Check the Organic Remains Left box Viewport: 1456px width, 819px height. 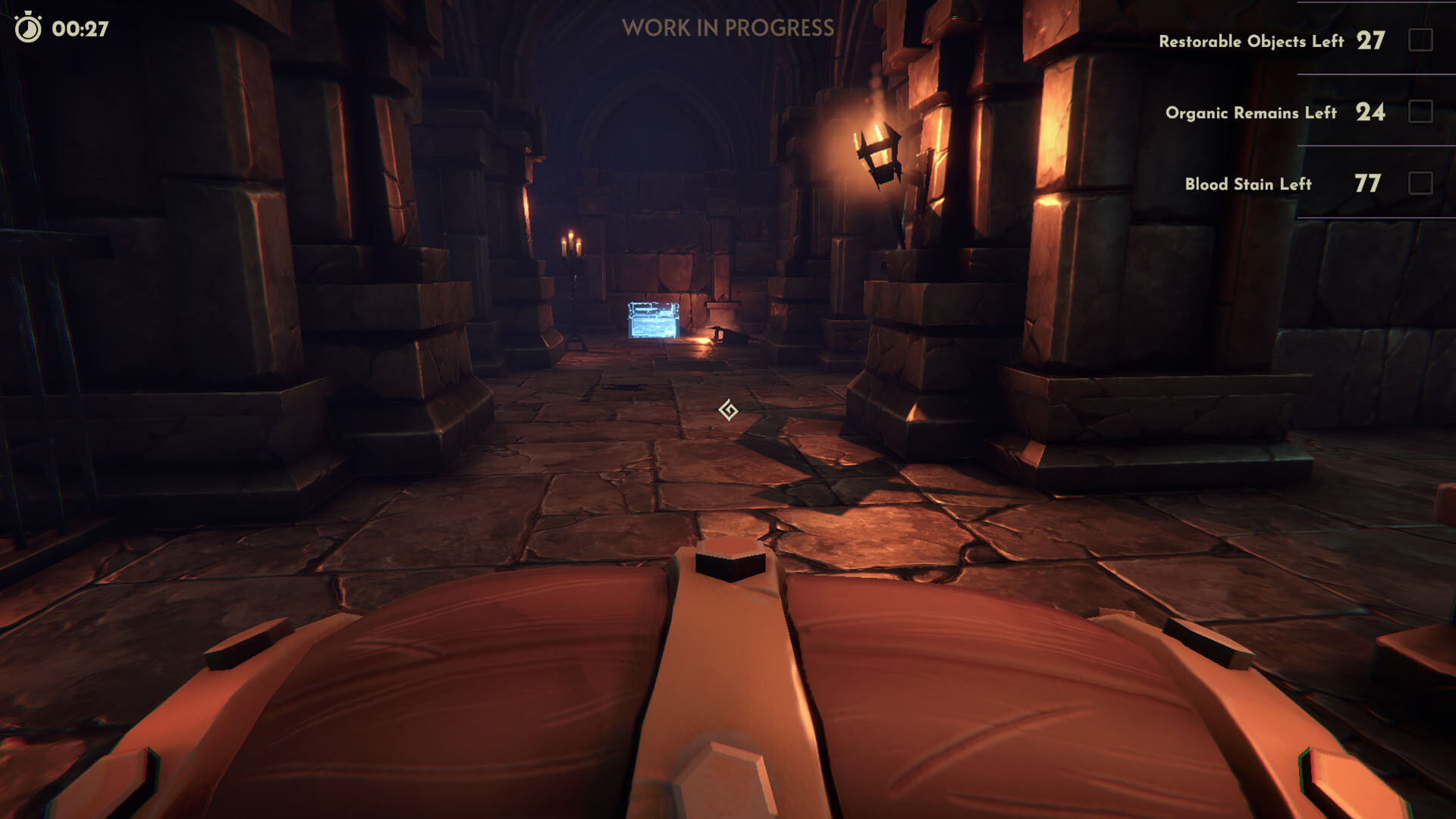[1420, 111]
